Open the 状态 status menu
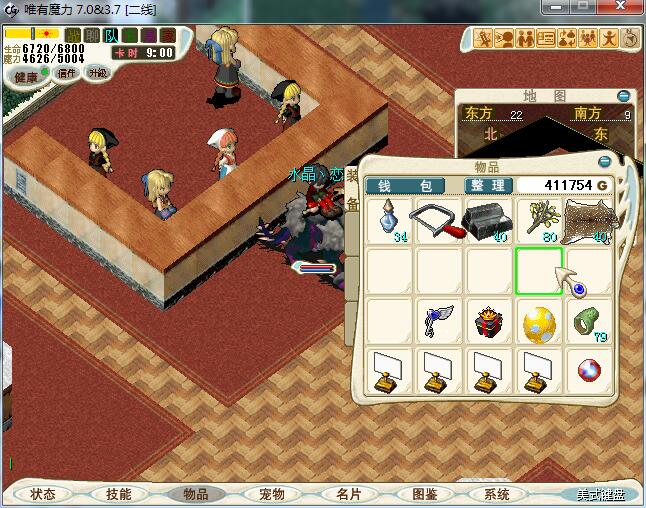 point(43,494)
